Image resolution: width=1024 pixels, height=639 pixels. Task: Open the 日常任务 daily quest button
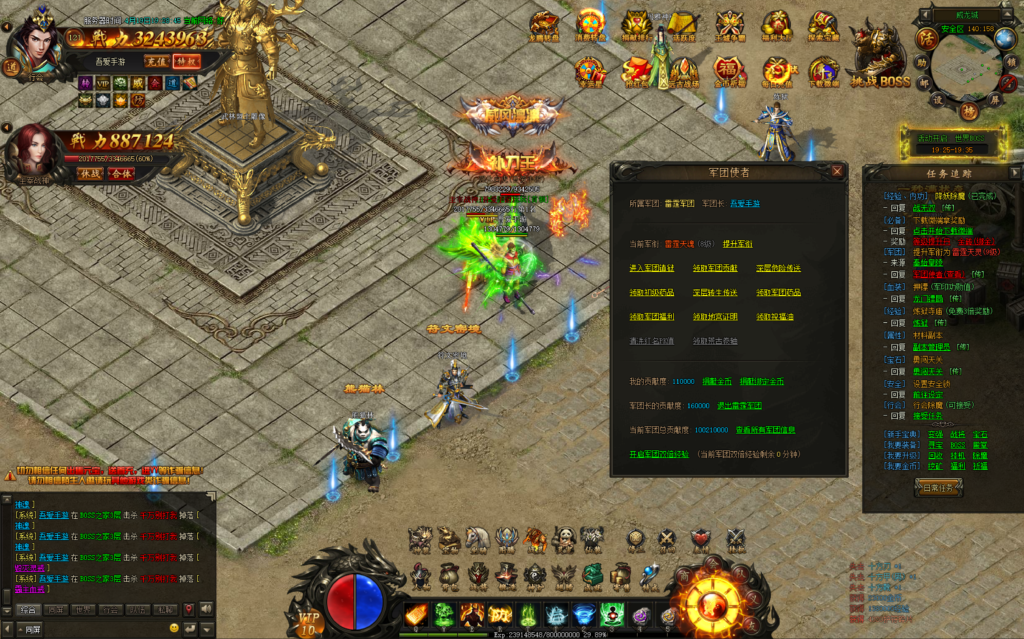(939, 488)
